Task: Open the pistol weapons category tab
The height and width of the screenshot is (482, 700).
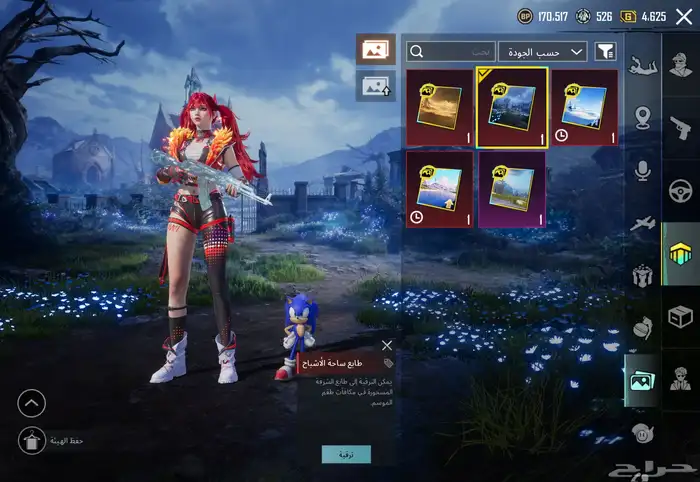Action: 681,128
